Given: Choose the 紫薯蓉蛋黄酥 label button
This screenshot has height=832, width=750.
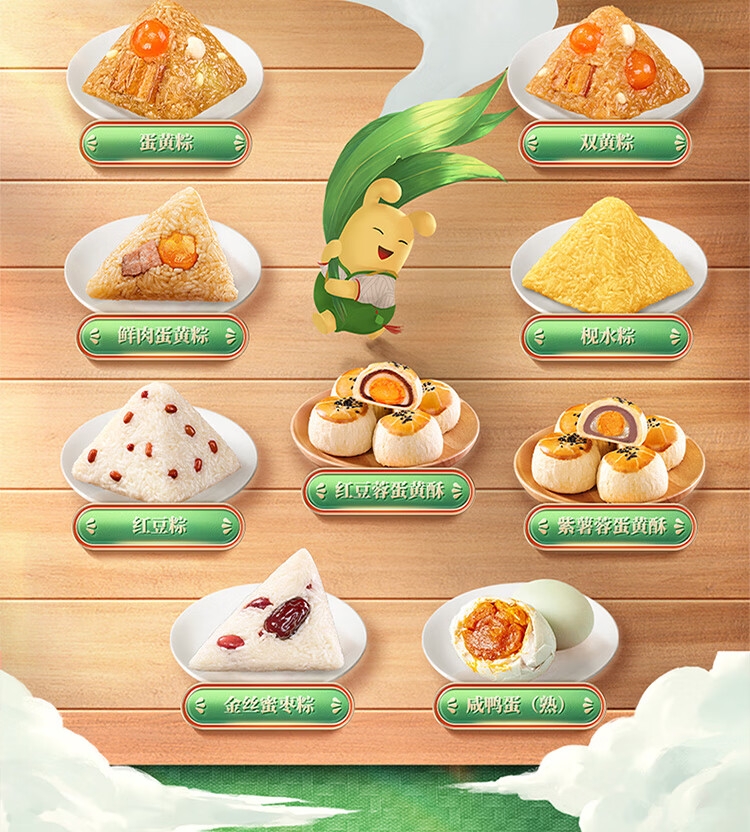Looking at the screenshot, I should (610, 527).
